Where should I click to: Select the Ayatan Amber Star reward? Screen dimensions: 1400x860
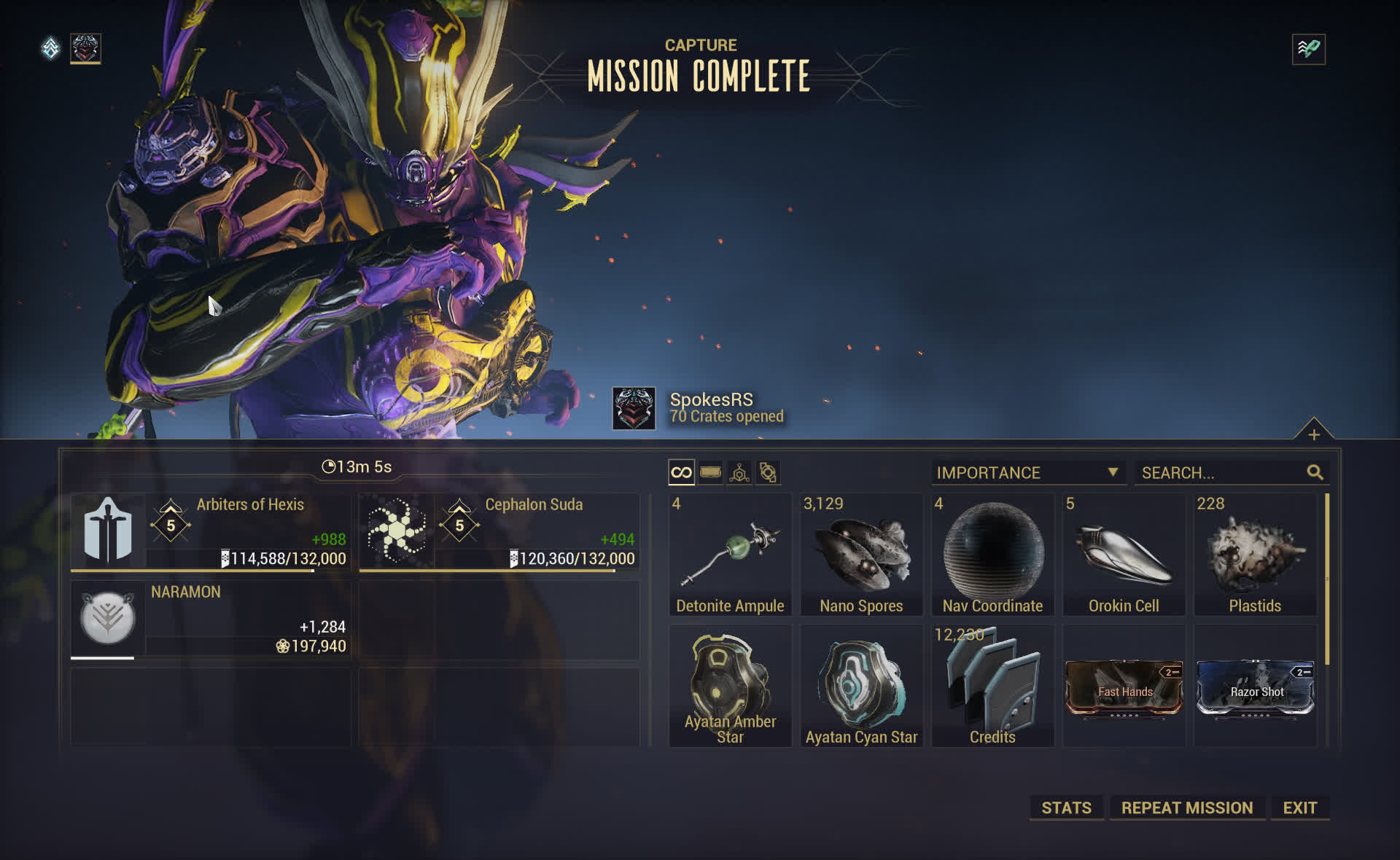730,687
